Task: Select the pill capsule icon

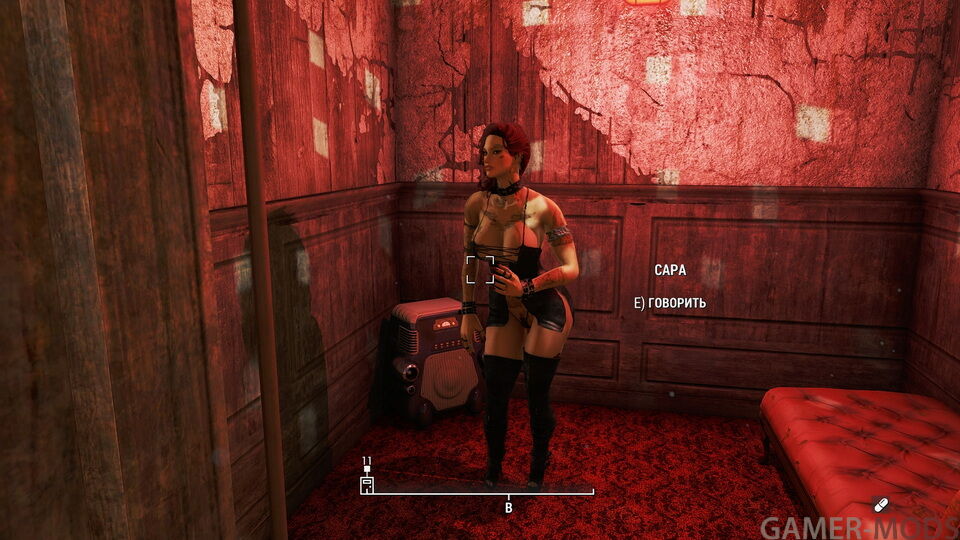Action: pyautogui.click(x=880, y=504)
